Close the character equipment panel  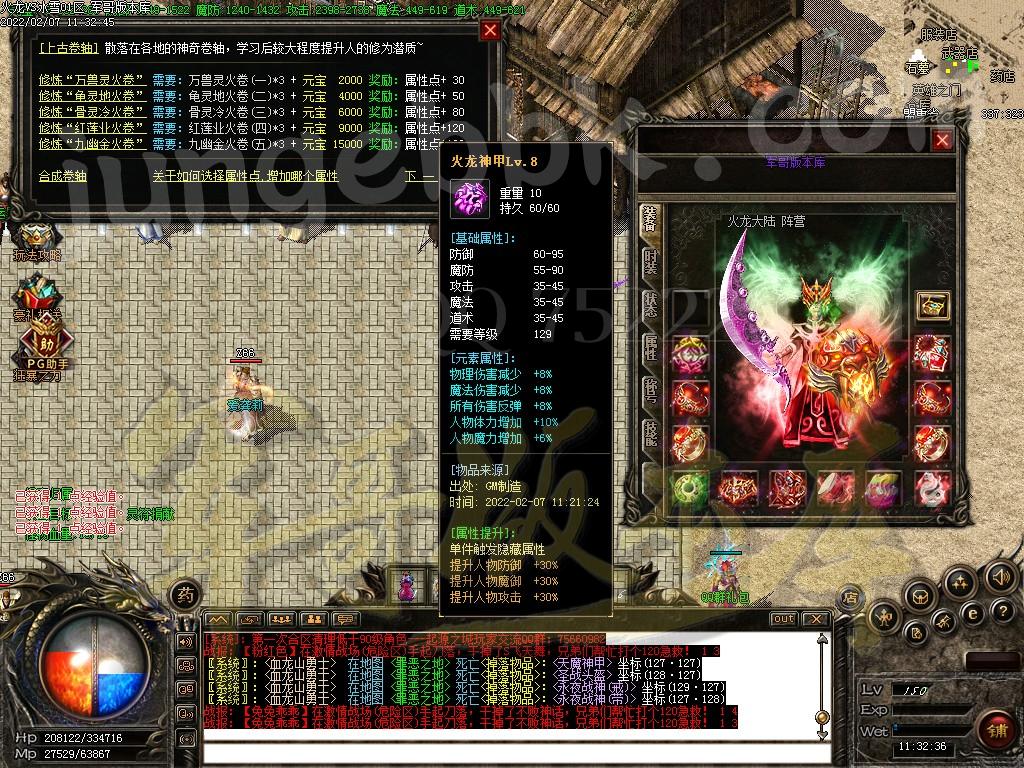pos(941,141)
